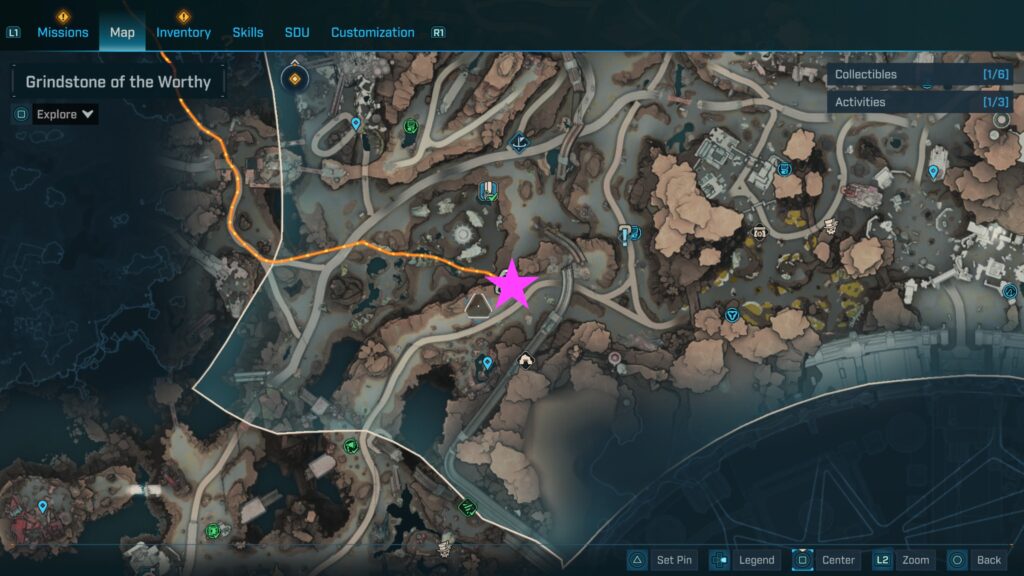Go back using the Back button
The height and width of the screenshot is (576, 1024).
(977, 560)
